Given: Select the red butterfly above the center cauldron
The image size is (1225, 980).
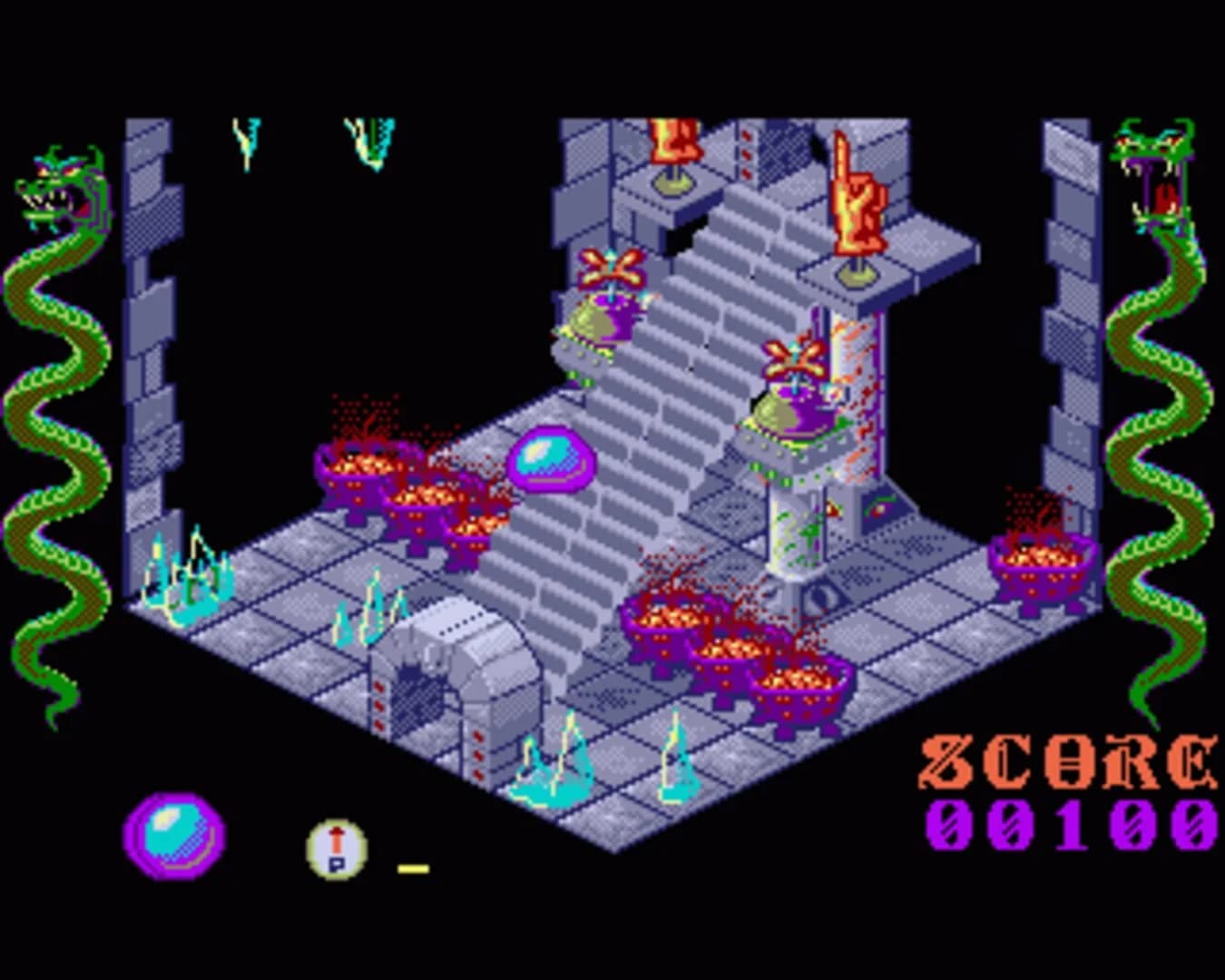Looking at the screenshot, I should coord(792,357).
